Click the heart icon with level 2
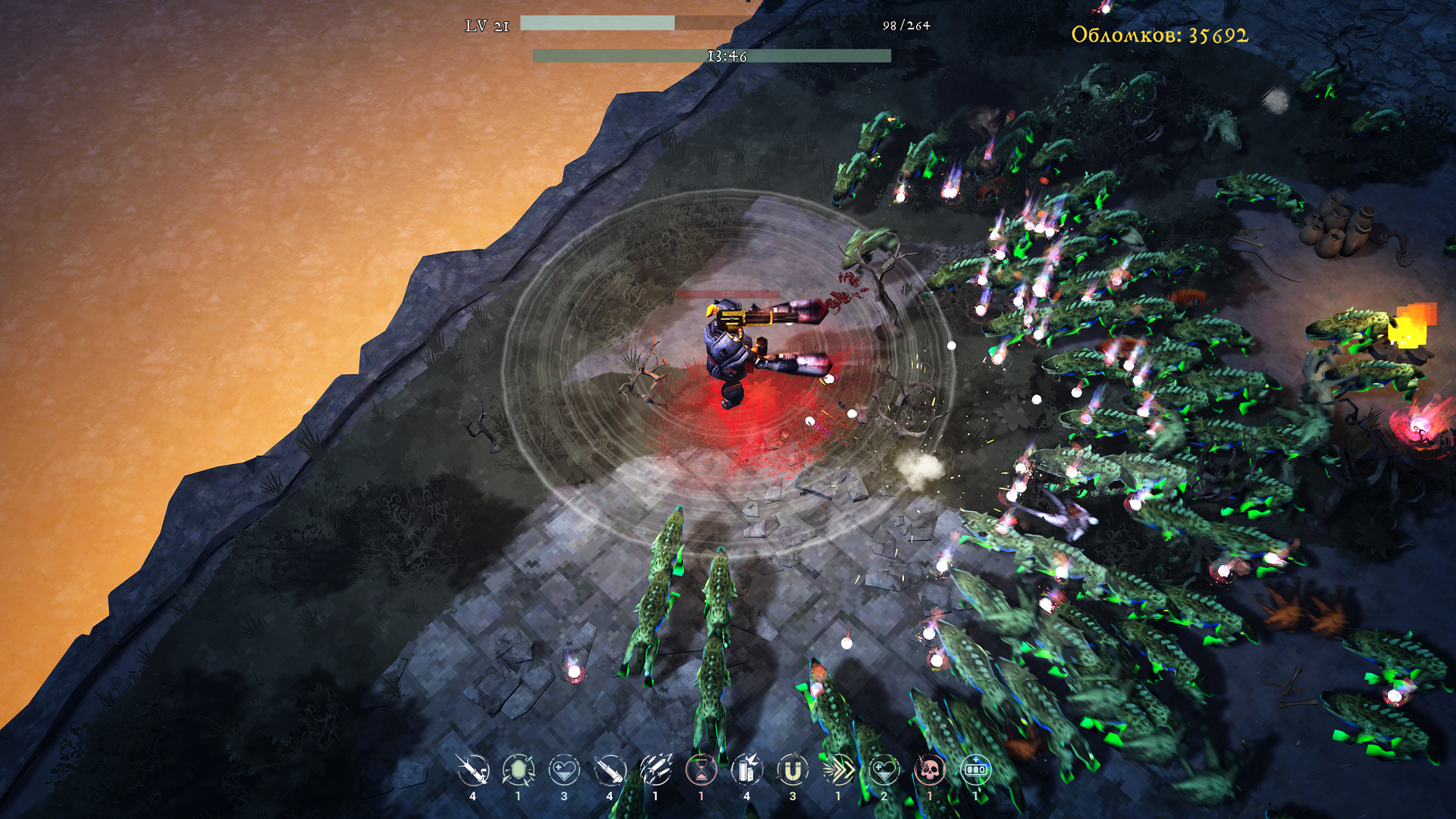Screen dimensions: 1456x819 click(884, 770)
